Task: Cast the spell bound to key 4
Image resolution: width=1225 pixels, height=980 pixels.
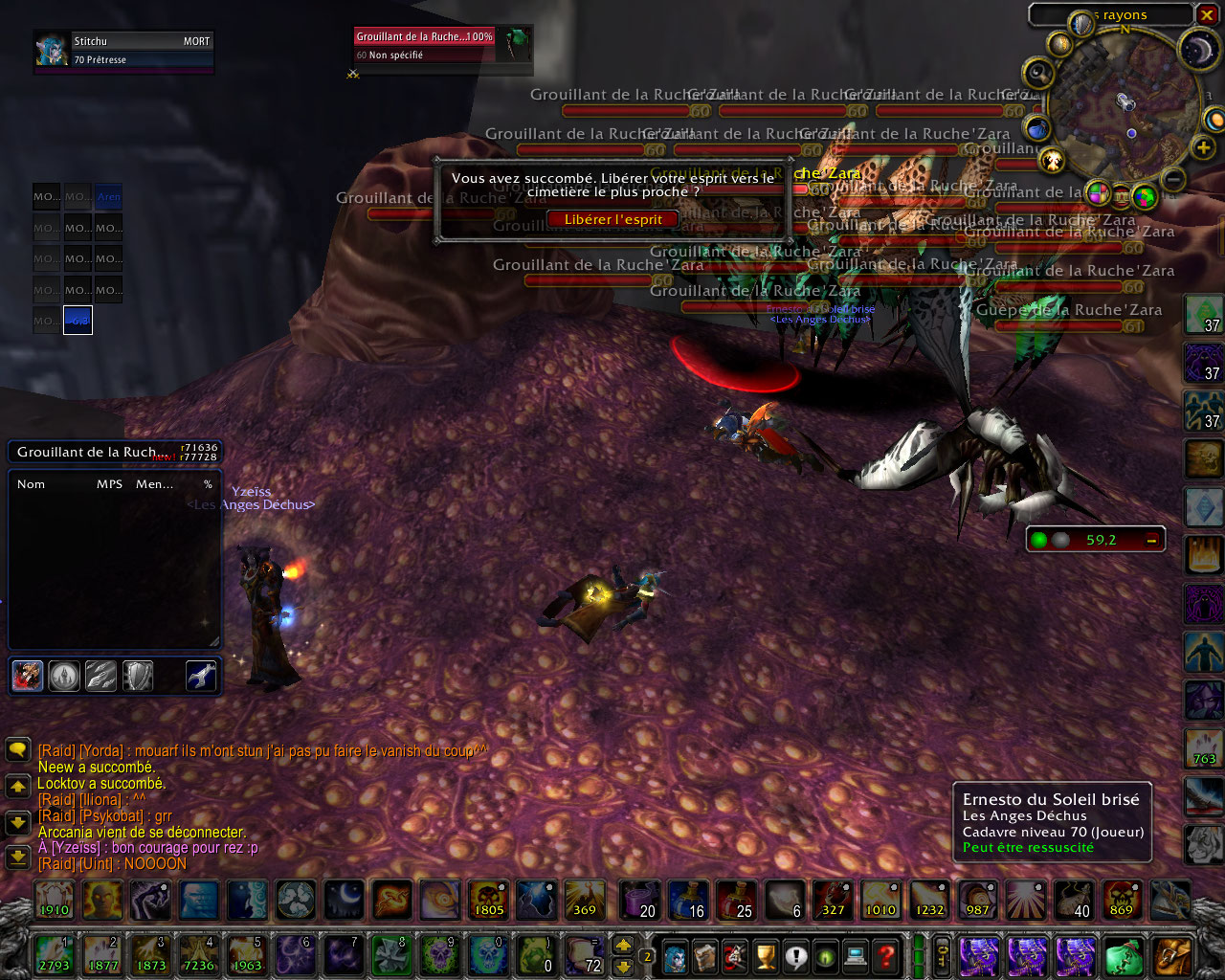Action: (198, 954)
